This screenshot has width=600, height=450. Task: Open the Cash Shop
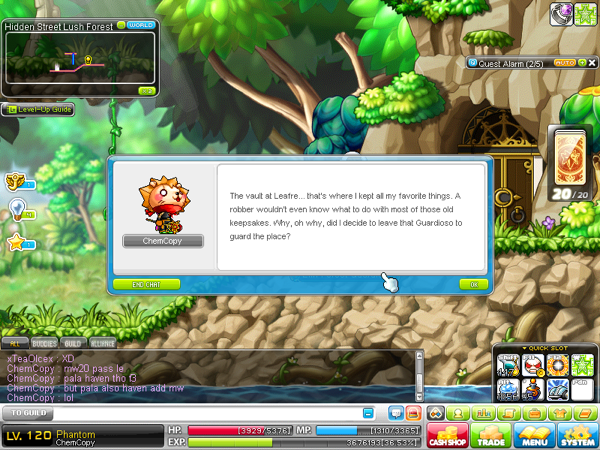click(446, 437)
